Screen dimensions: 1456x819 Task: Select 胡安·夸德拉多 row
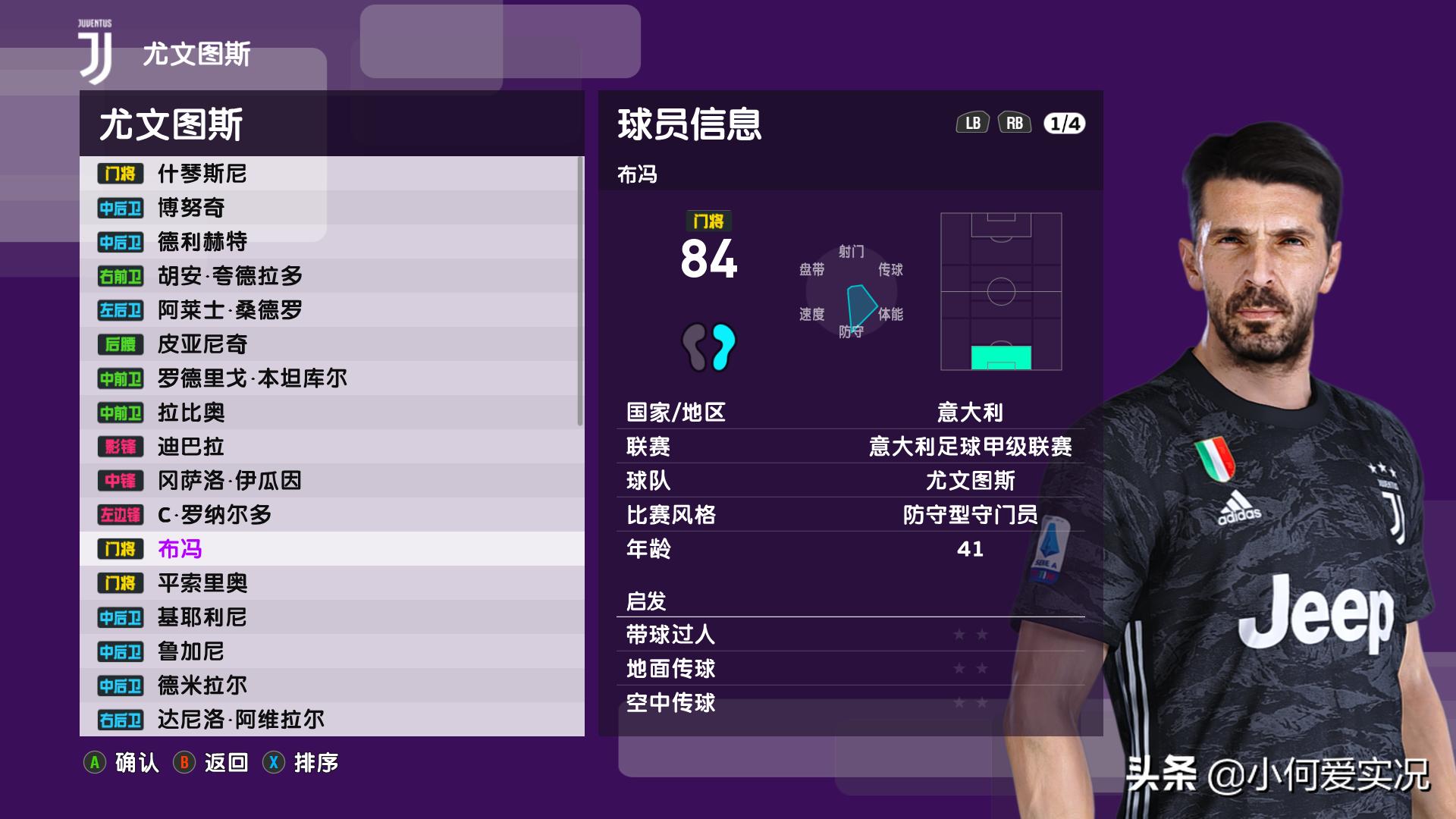click(x=331, y=276)
